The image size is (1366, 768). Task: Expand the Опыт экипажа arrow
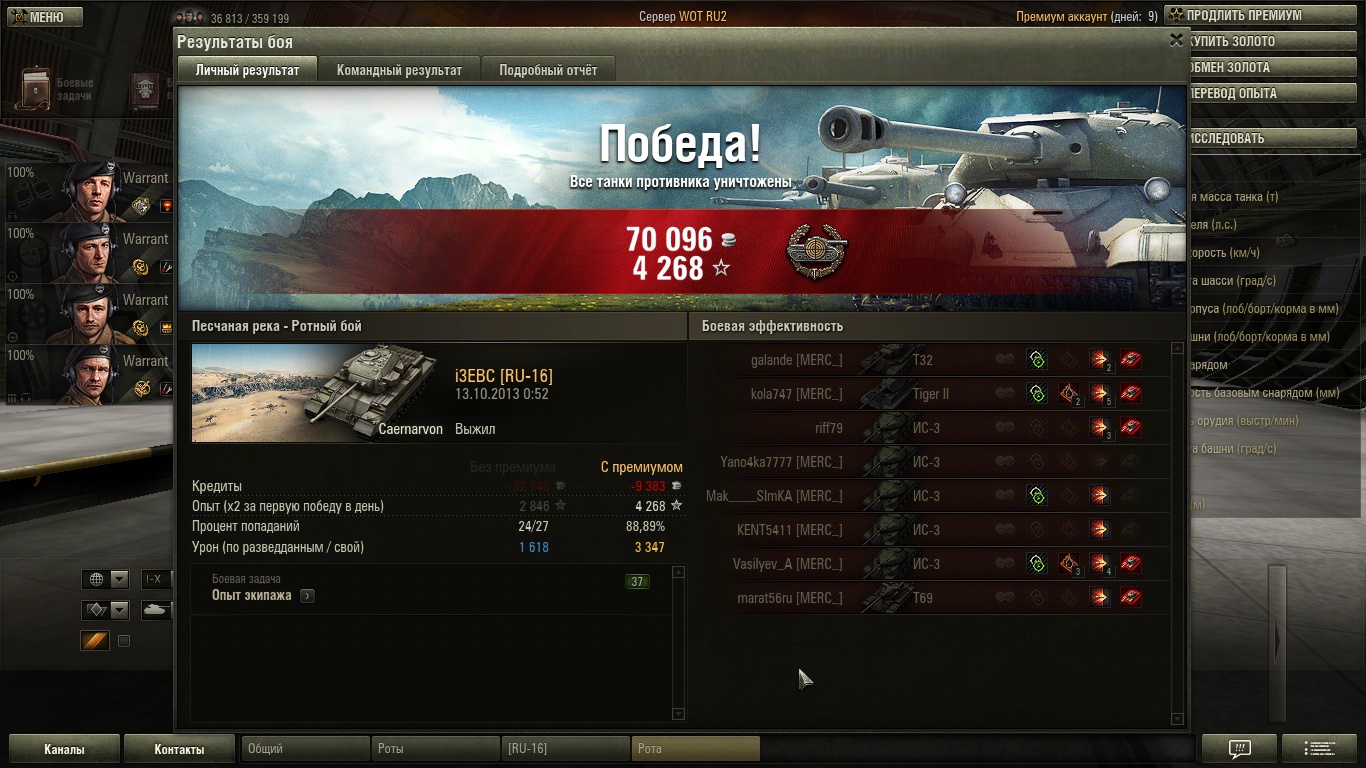click(x=307, y=596)
